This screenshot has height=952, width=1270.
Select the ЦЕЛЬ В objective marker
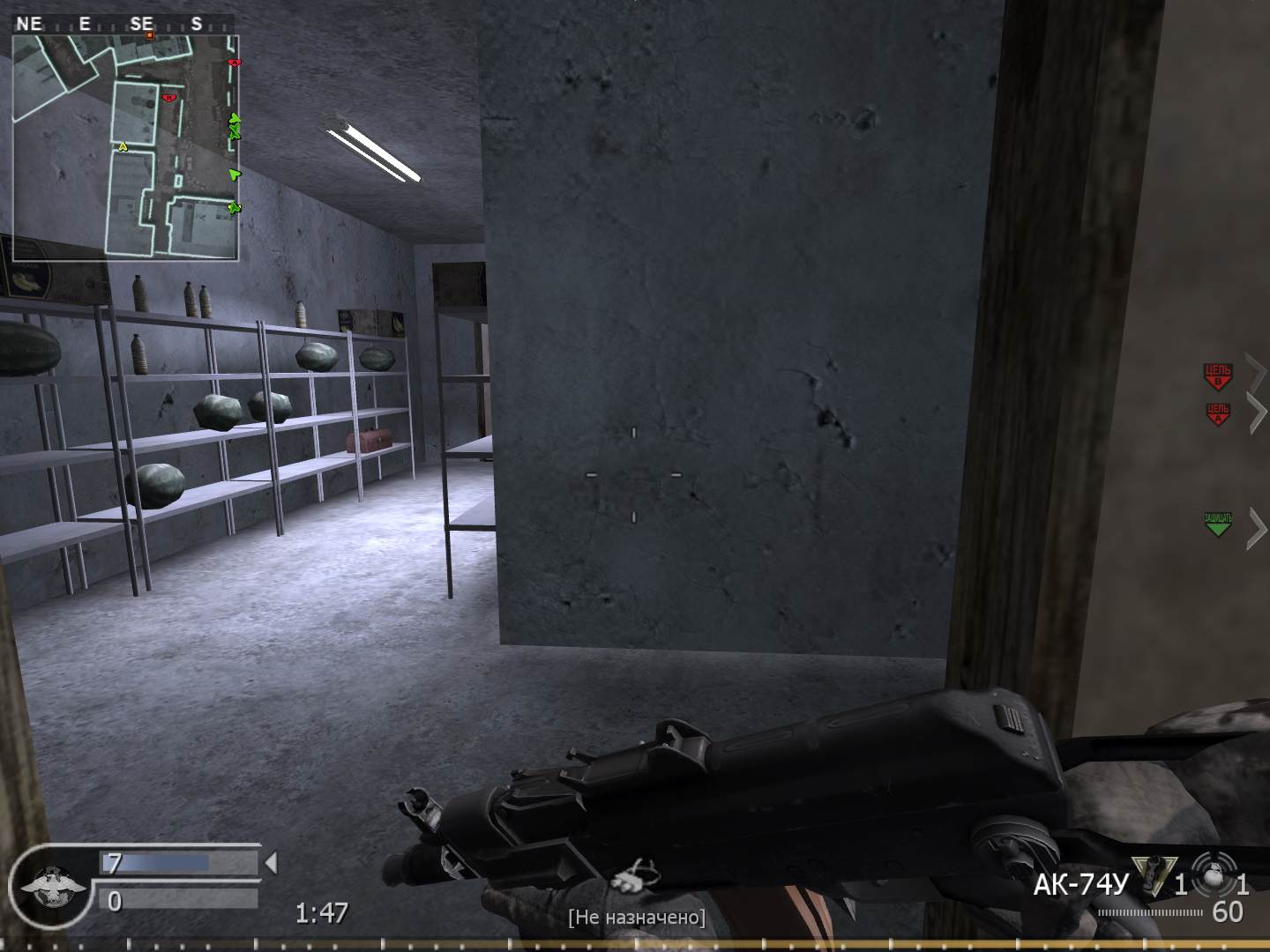(x=1218, y=375)
